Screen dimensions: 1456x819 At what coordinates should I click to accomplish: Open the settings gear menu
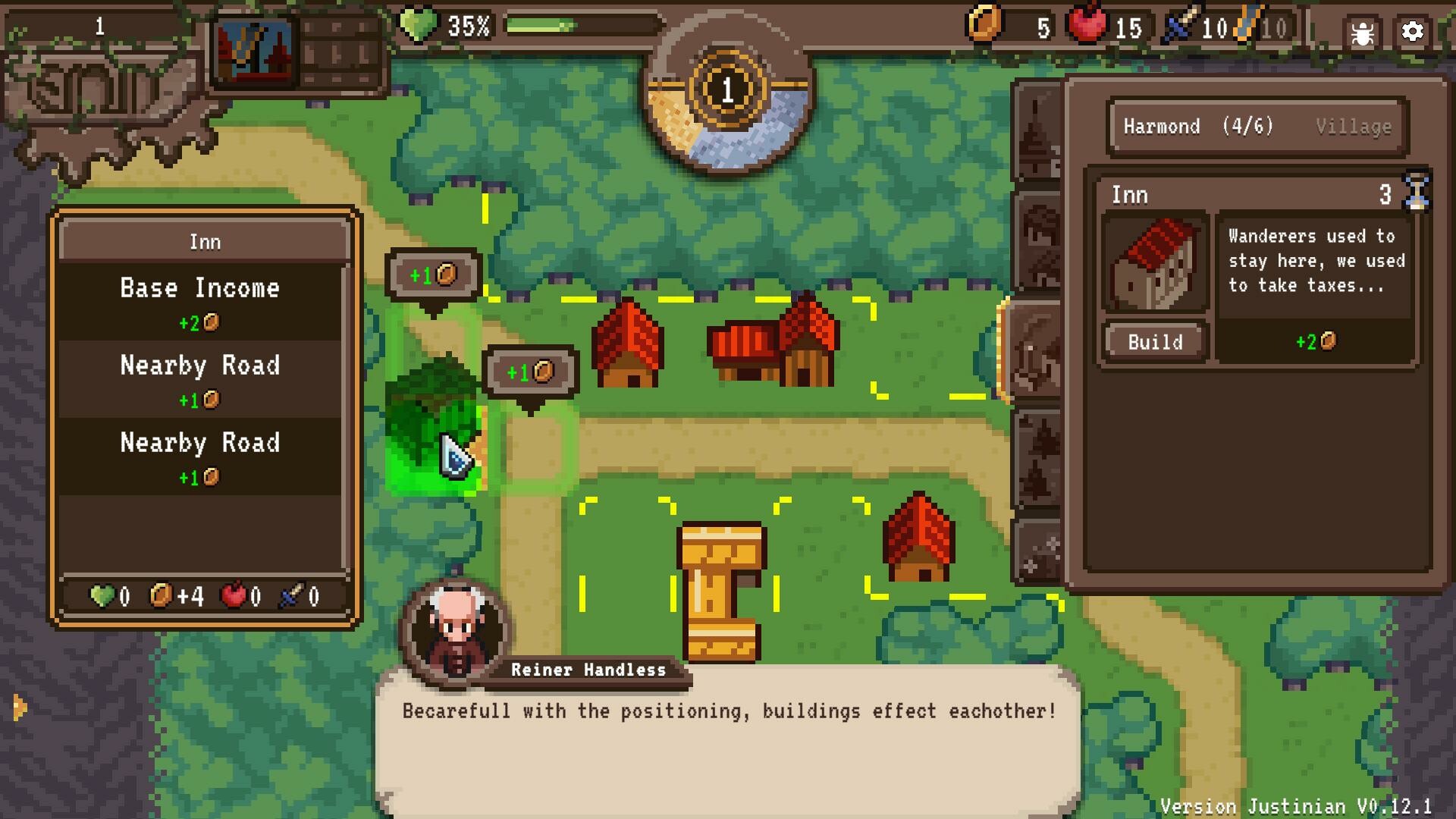pyautogui.click(x=1412, y=30)
